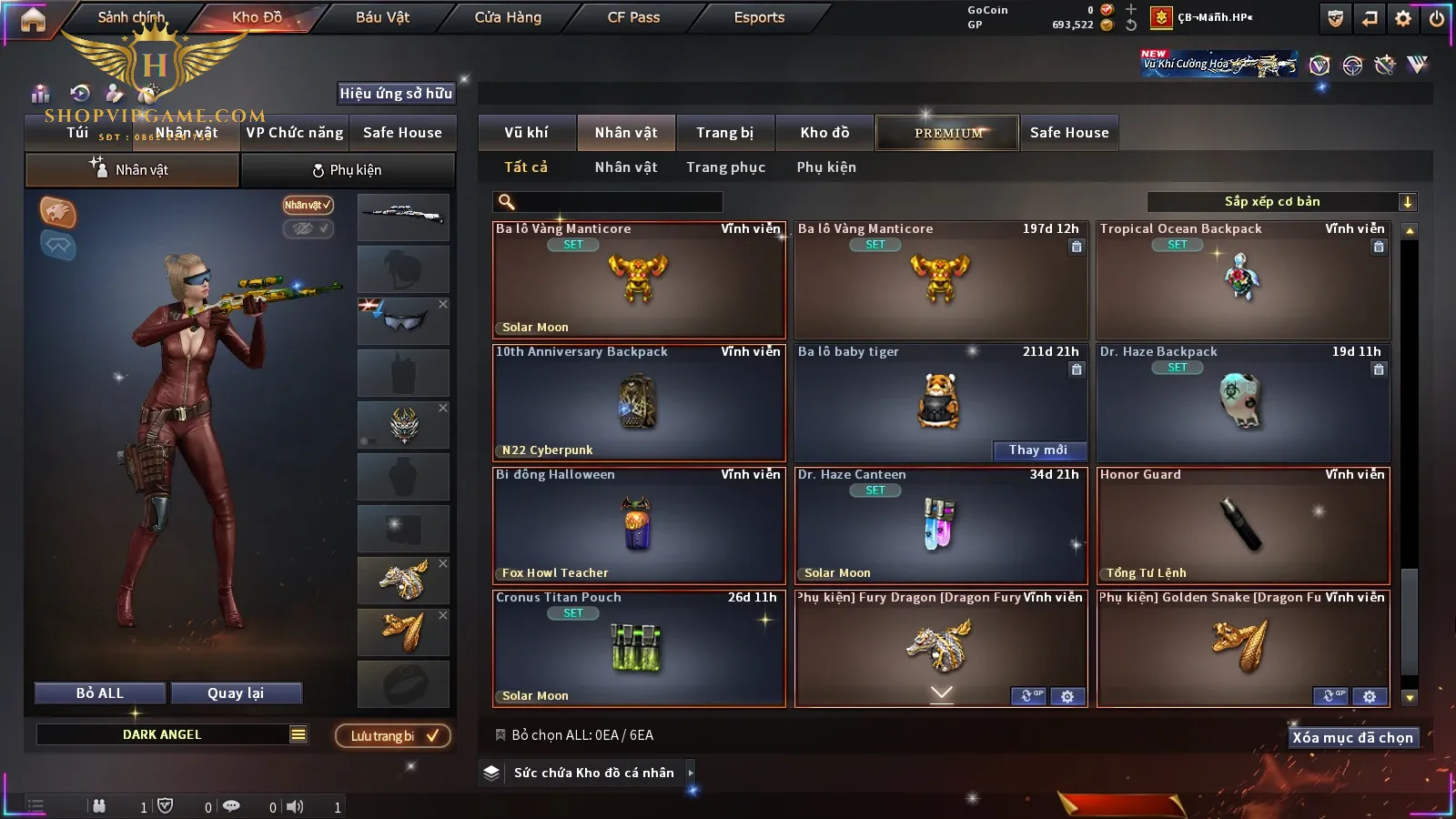Click the power button to quit
The image size is (1456, 819).
(1437, 18)
